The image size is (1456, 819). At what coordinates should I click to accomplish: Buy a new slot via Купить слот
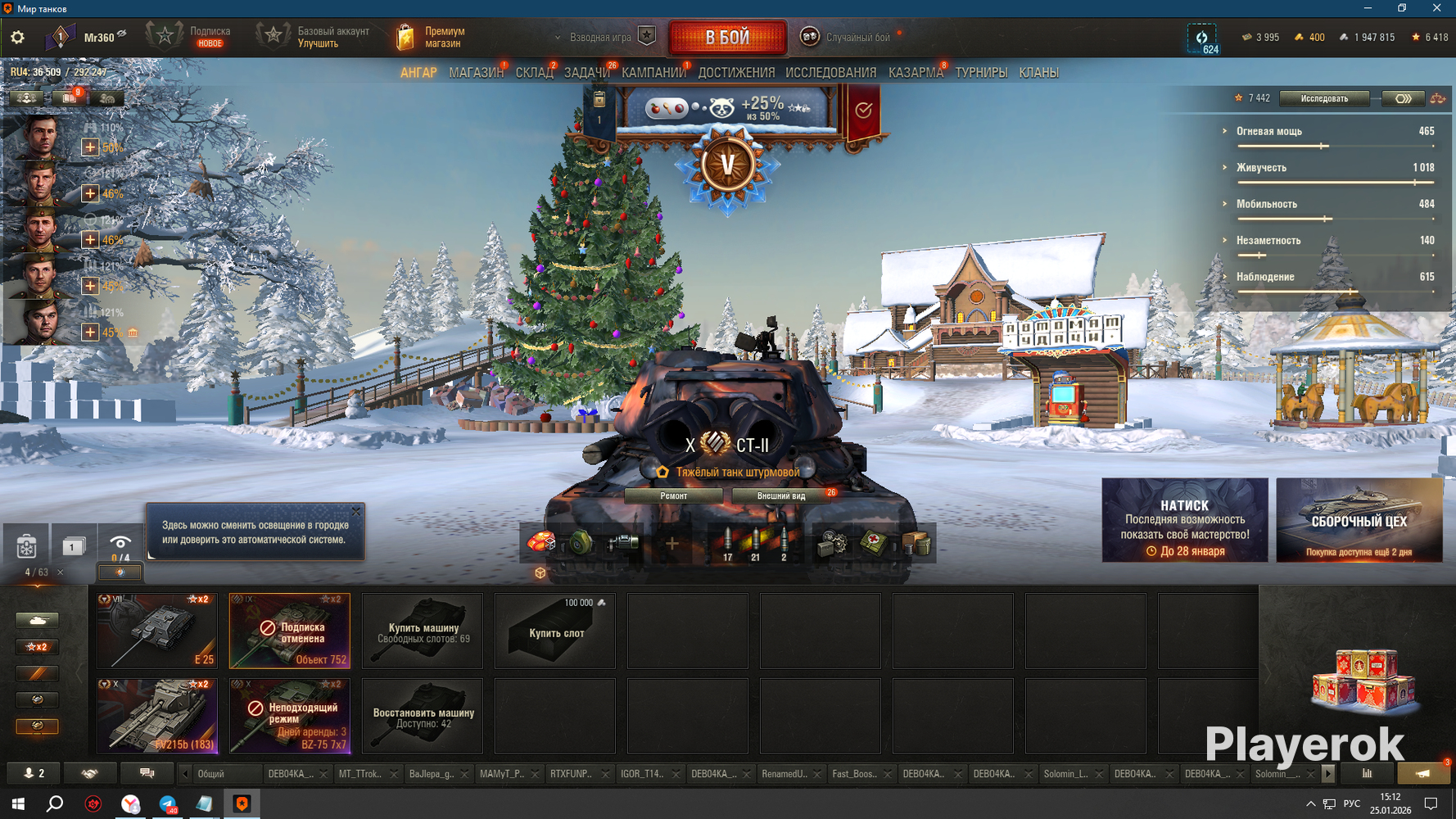555,631
